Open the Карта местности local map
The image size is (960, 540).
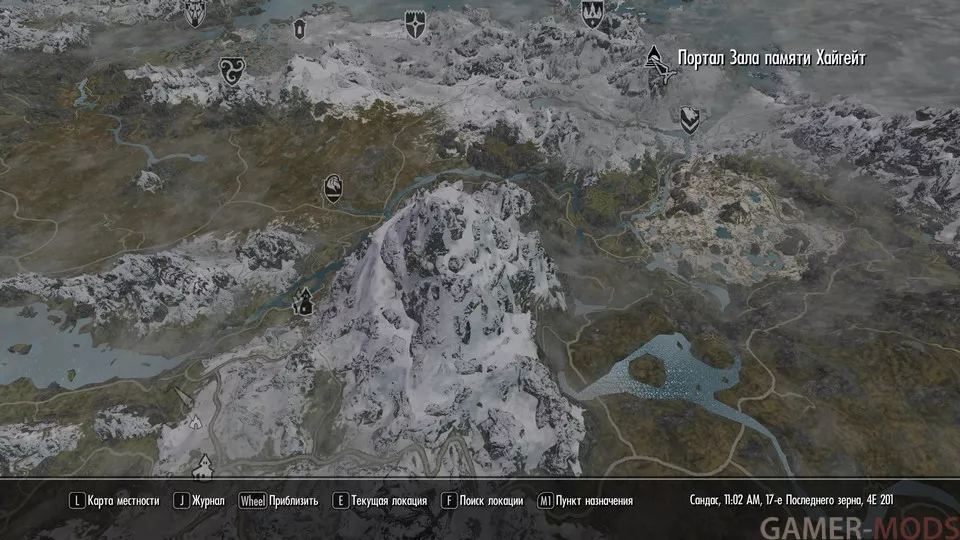(112, 501)
